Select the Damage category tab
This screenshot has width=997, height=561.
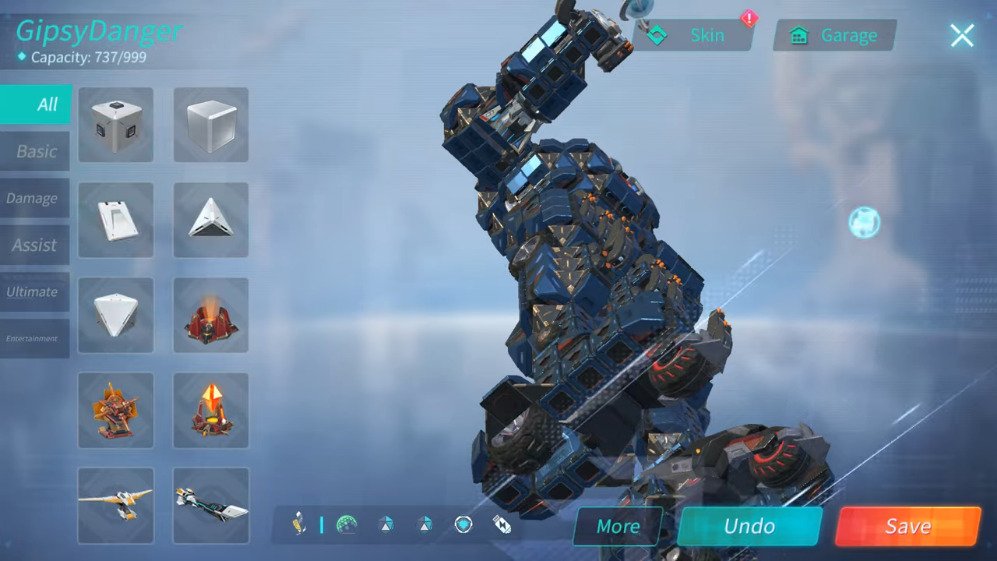point(34,198)
